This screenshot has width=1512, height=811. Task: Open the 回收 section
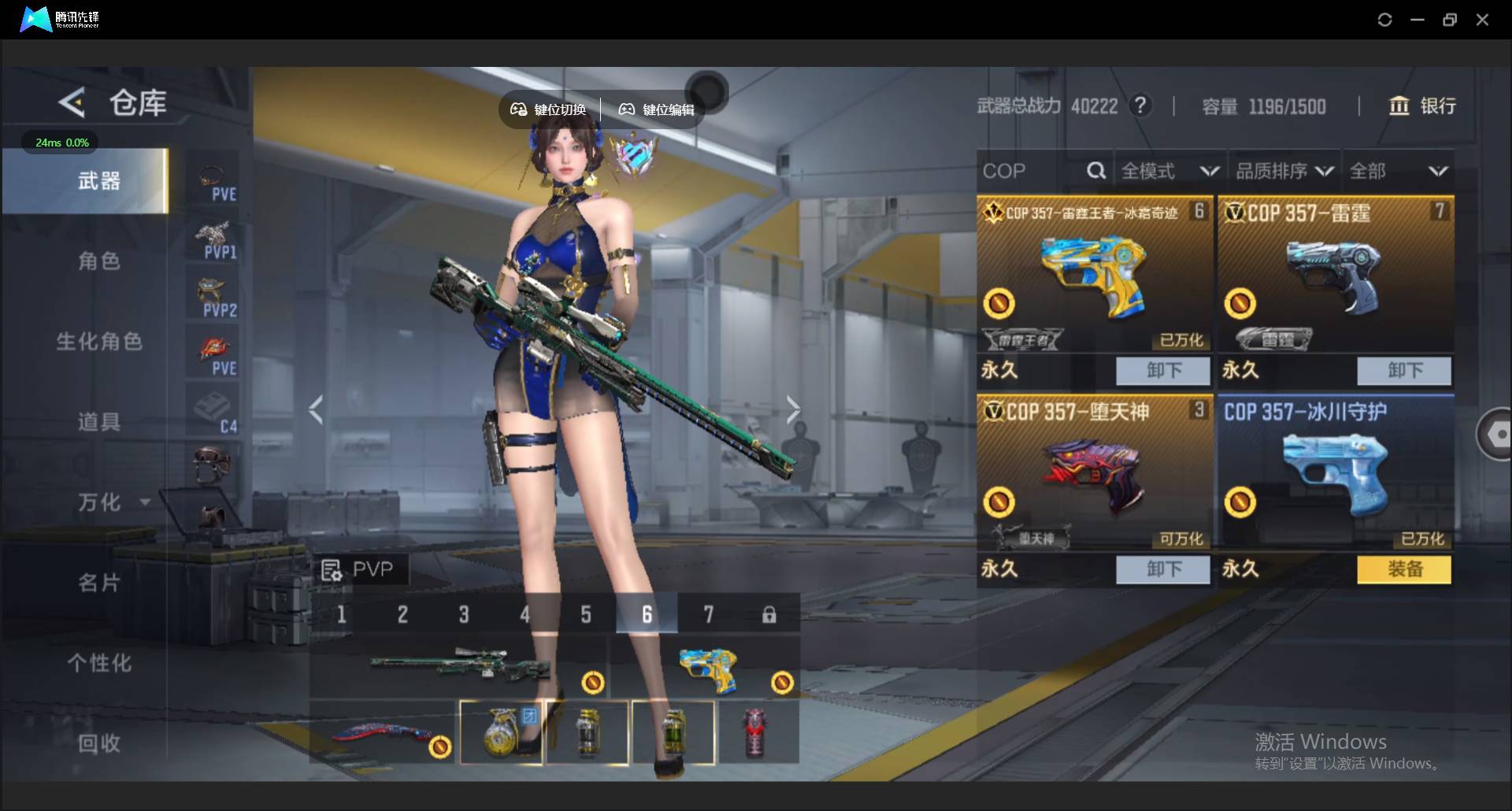[x=99, y=743]
